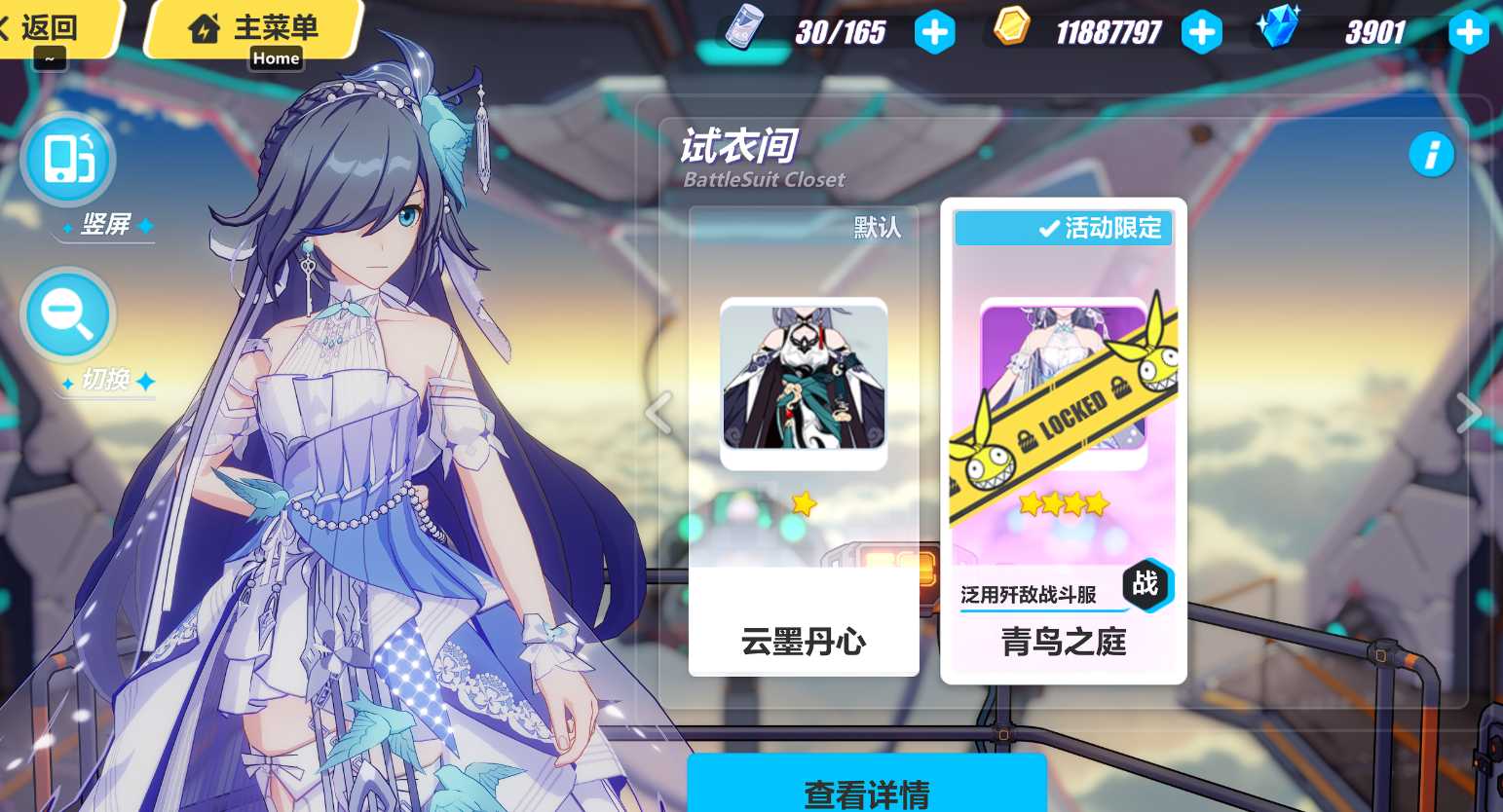Screen dimensions: 1503x812
Task: Click the gold coin currency icon
Action: (x=1011, y=29)
